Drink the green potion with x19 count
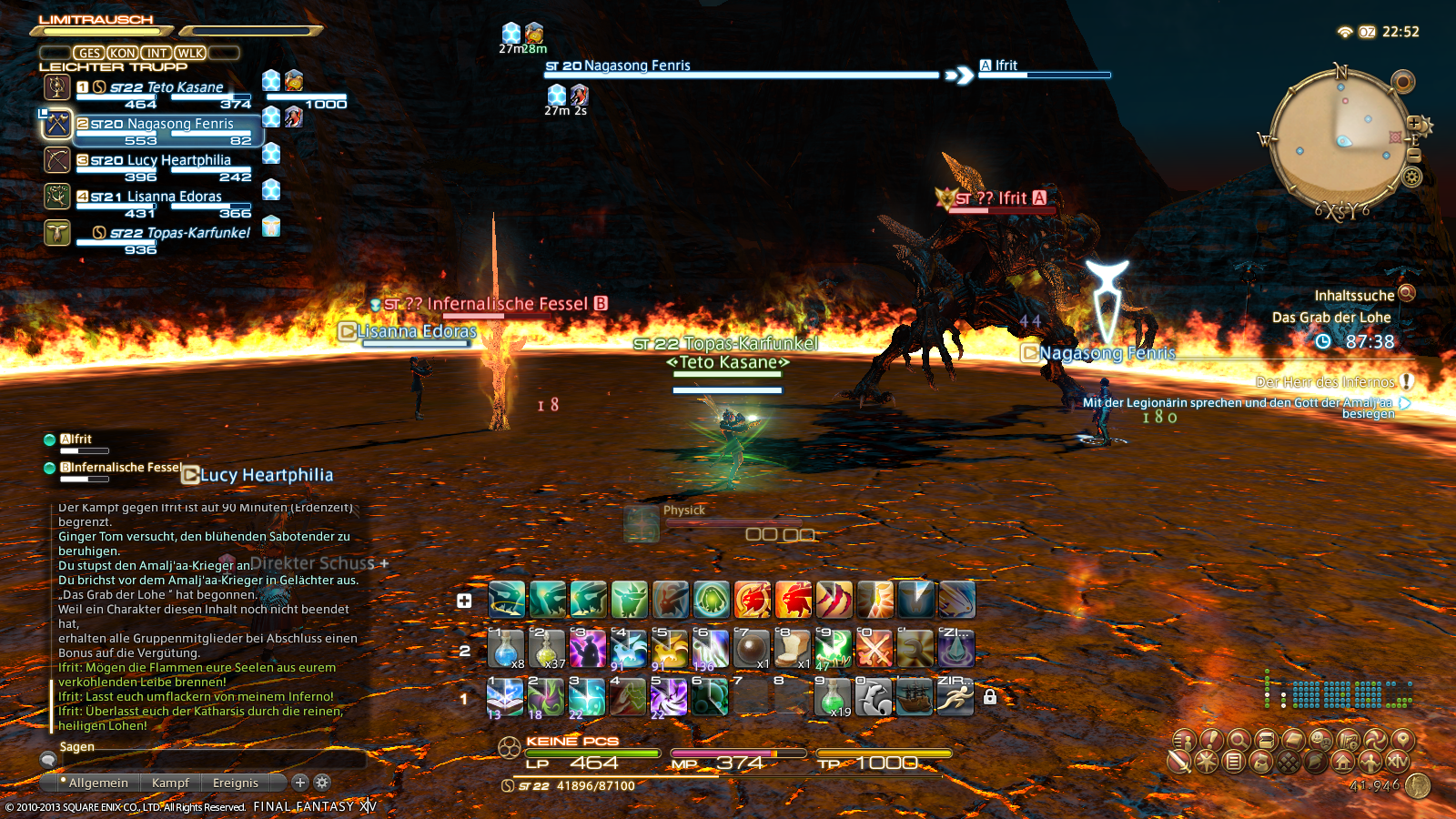1456x819 pixels. 834,698
